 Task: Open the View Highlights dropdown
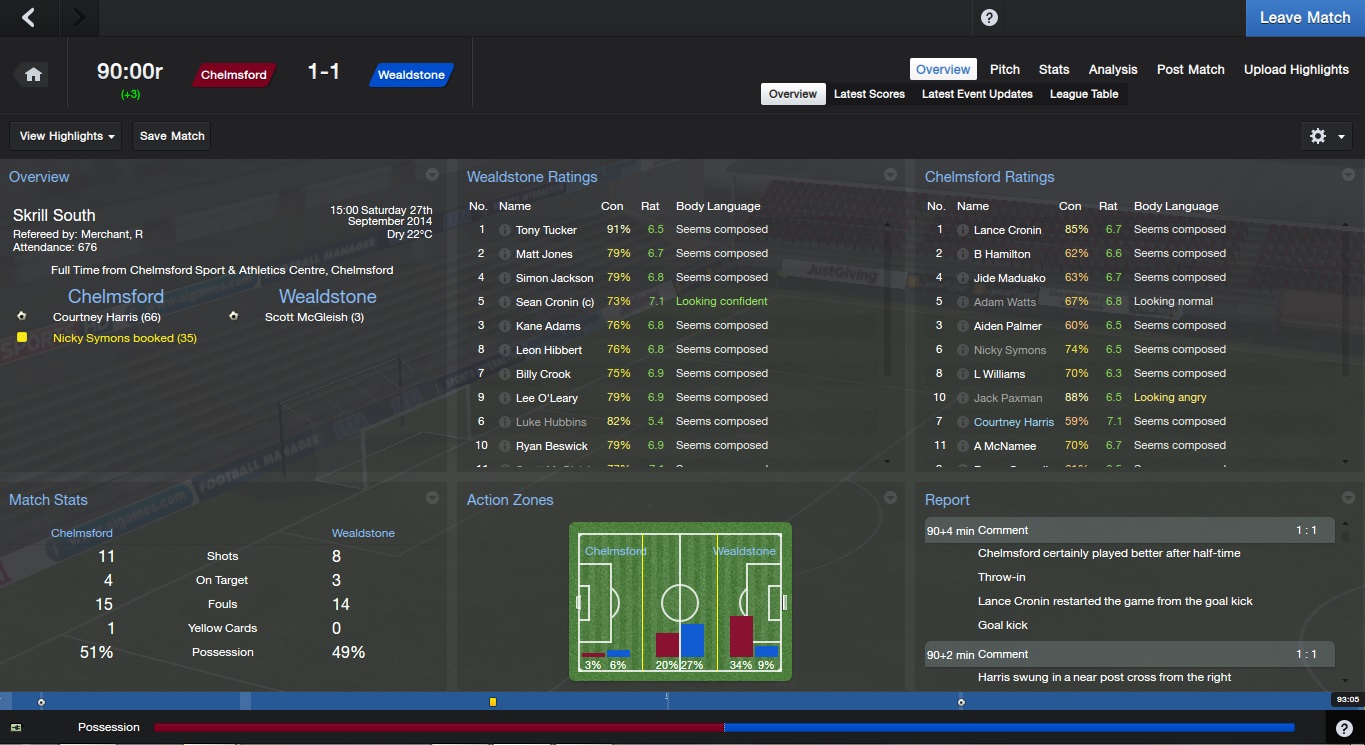tap(67, 136)
